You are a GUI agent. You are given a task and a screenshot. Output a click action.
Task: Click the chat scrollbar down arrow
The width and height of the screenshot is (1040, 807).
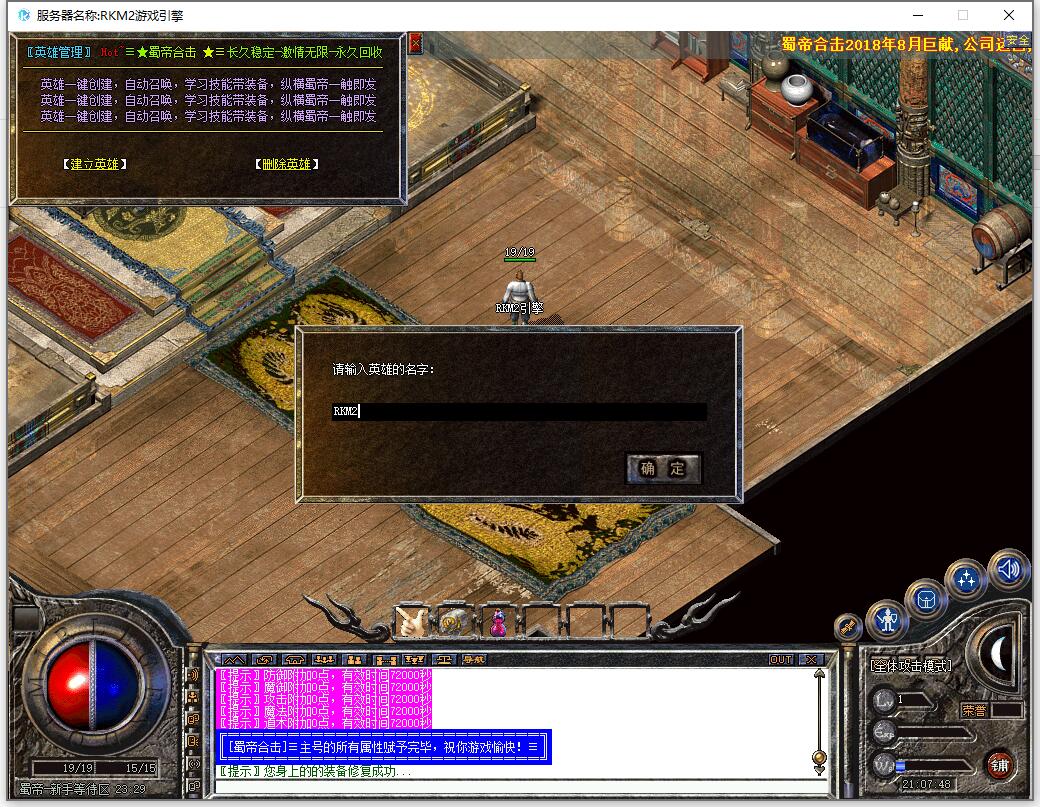pos(819,770)
